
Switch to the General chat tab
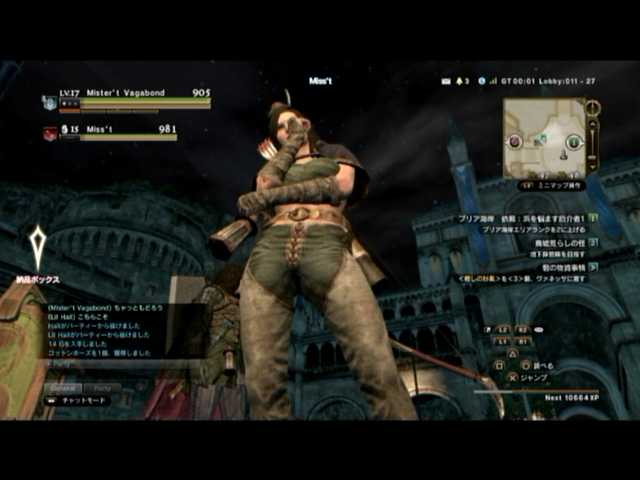[64, 387]
